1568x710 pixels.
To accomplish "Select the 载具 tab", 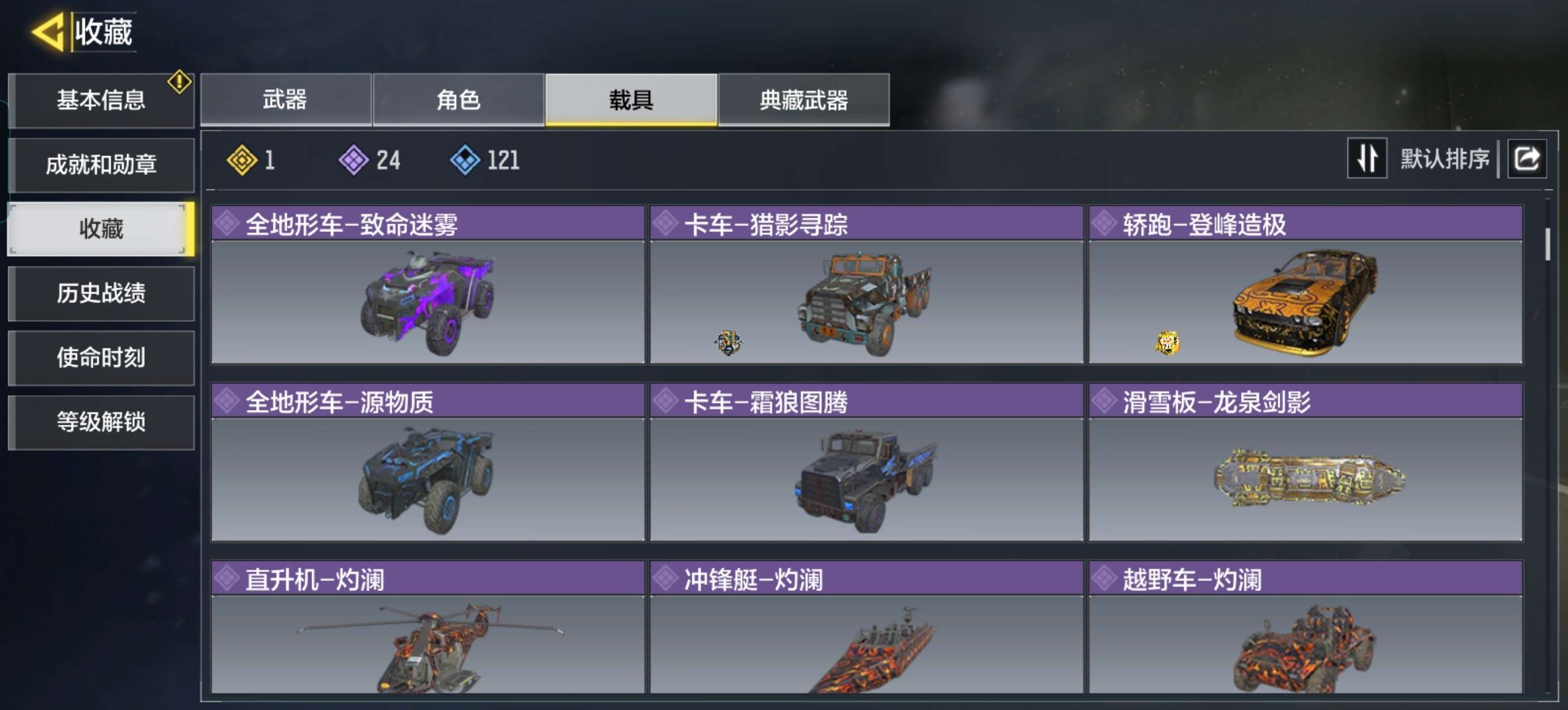I will pyautogui.click(x=631, y=100).
